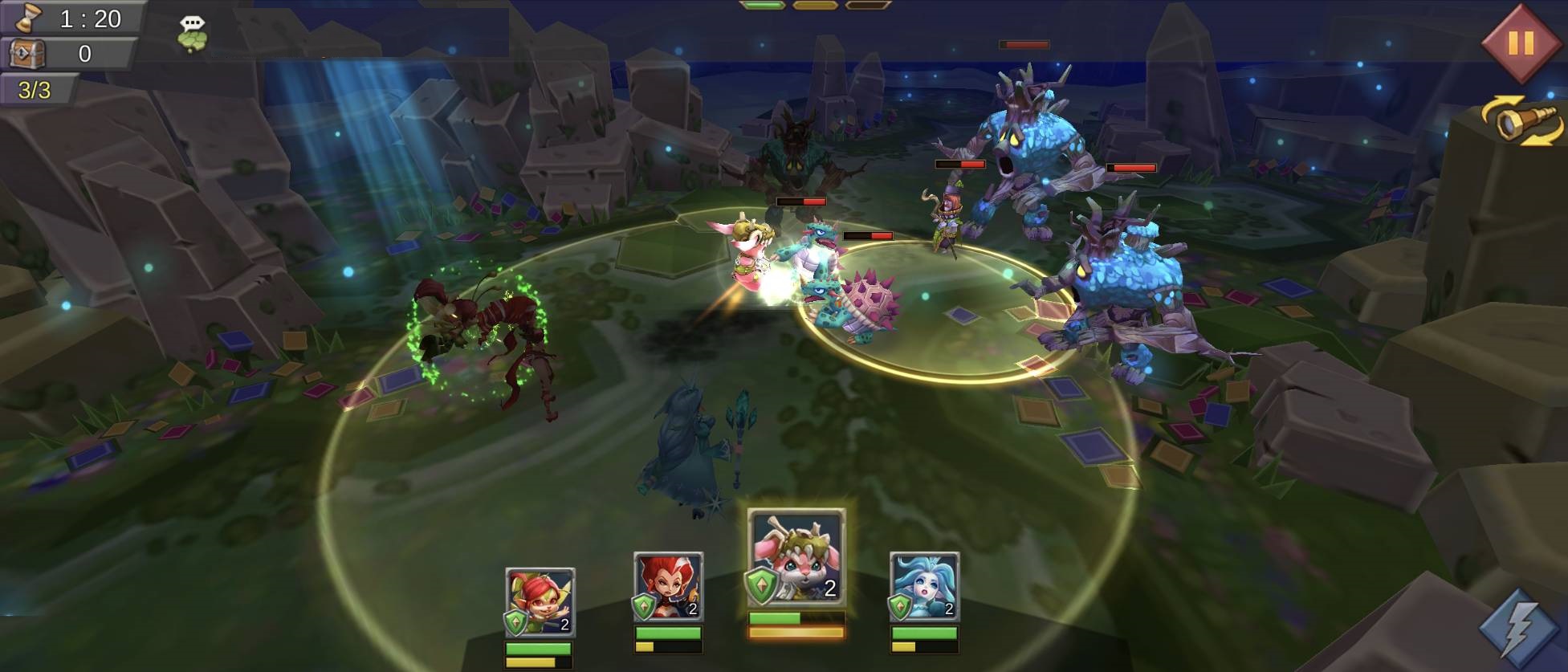
Task: Select the blue-haired ice maiden portrait
Action: (x=924, y=588)
